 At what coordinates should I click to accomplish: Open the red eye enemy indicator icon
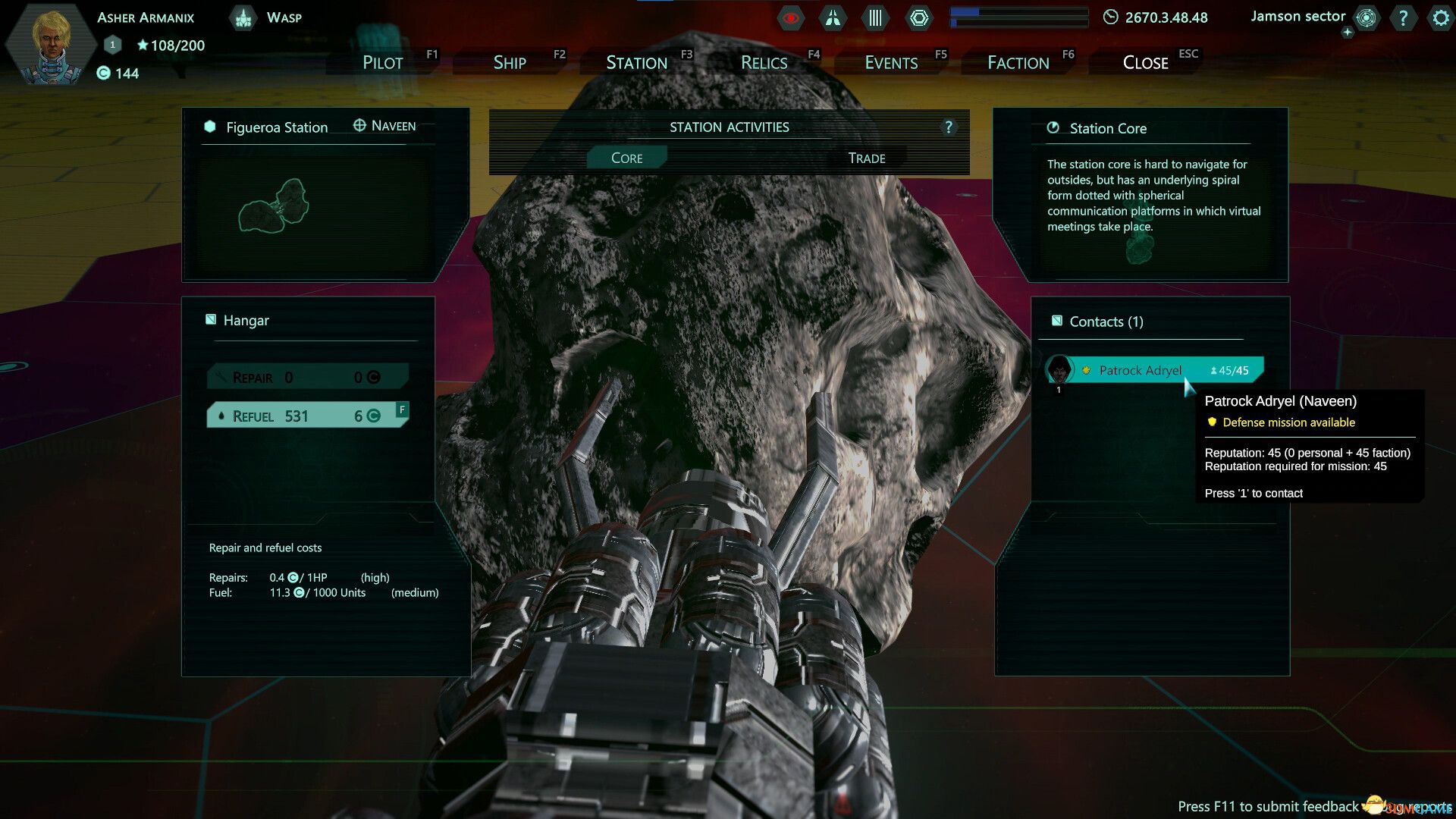790,18
